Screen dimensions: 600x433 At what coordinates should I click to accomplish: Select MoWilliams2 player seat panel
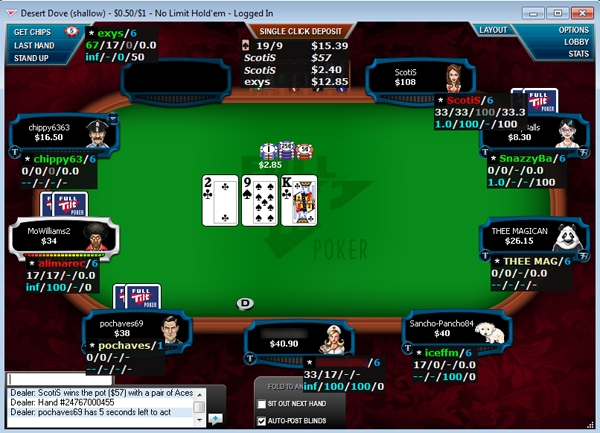pyautogui.click(x=62, y=235)
